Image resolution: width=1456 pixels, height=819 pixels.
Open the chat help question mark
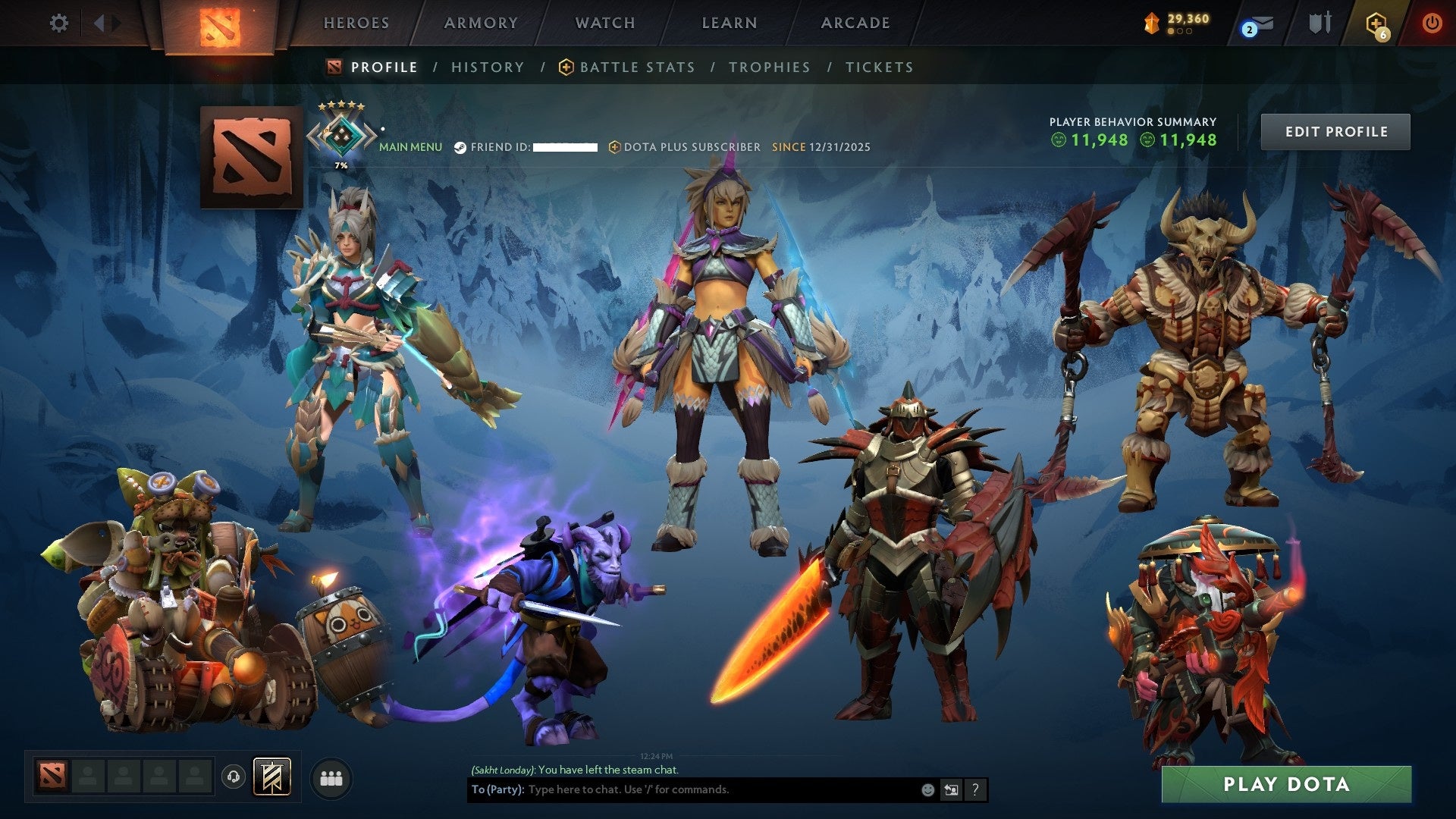975,789
